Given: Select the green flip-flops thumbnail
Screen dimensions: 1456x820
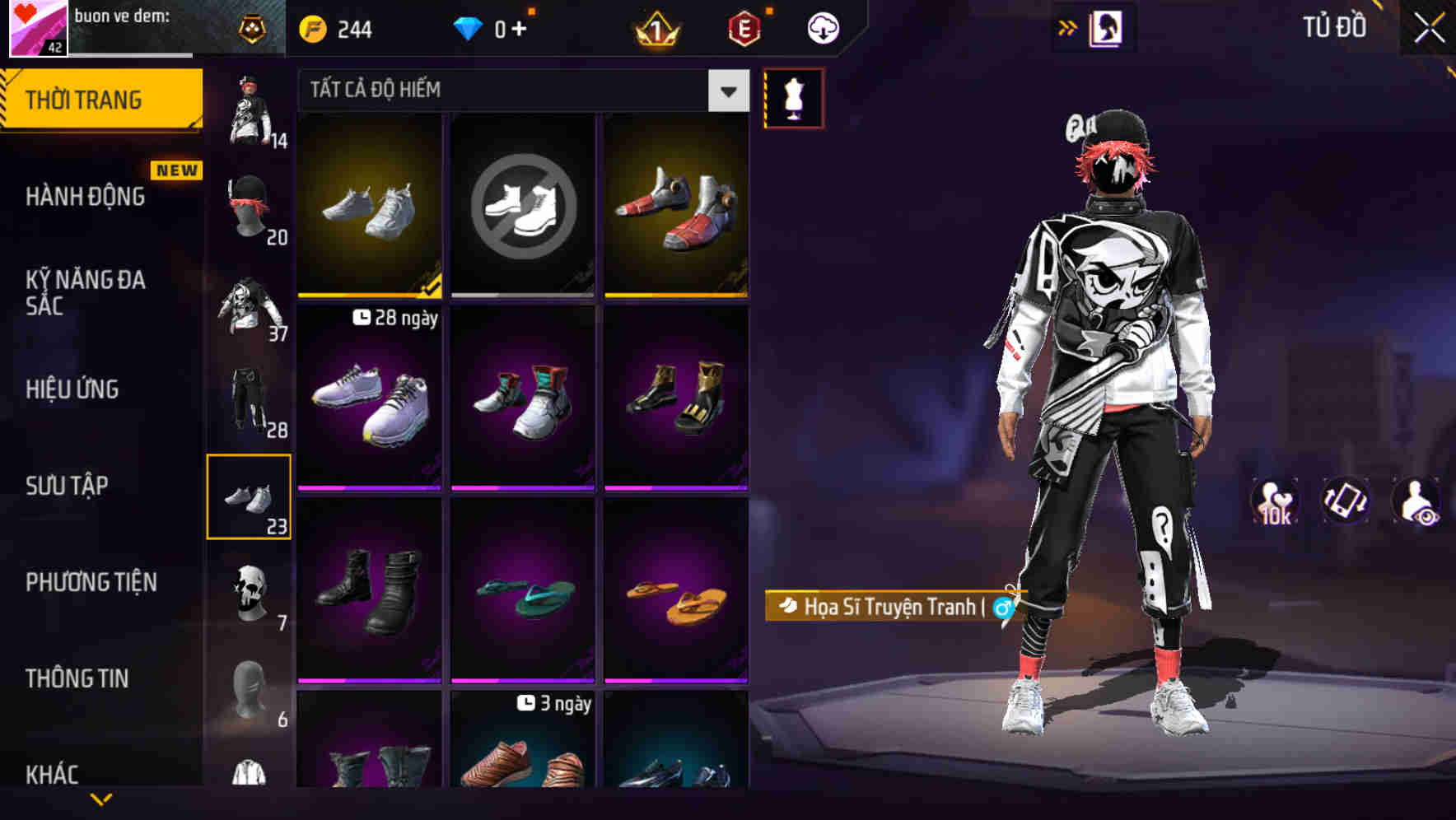Looking at the screenshot, I should [522, 590].
